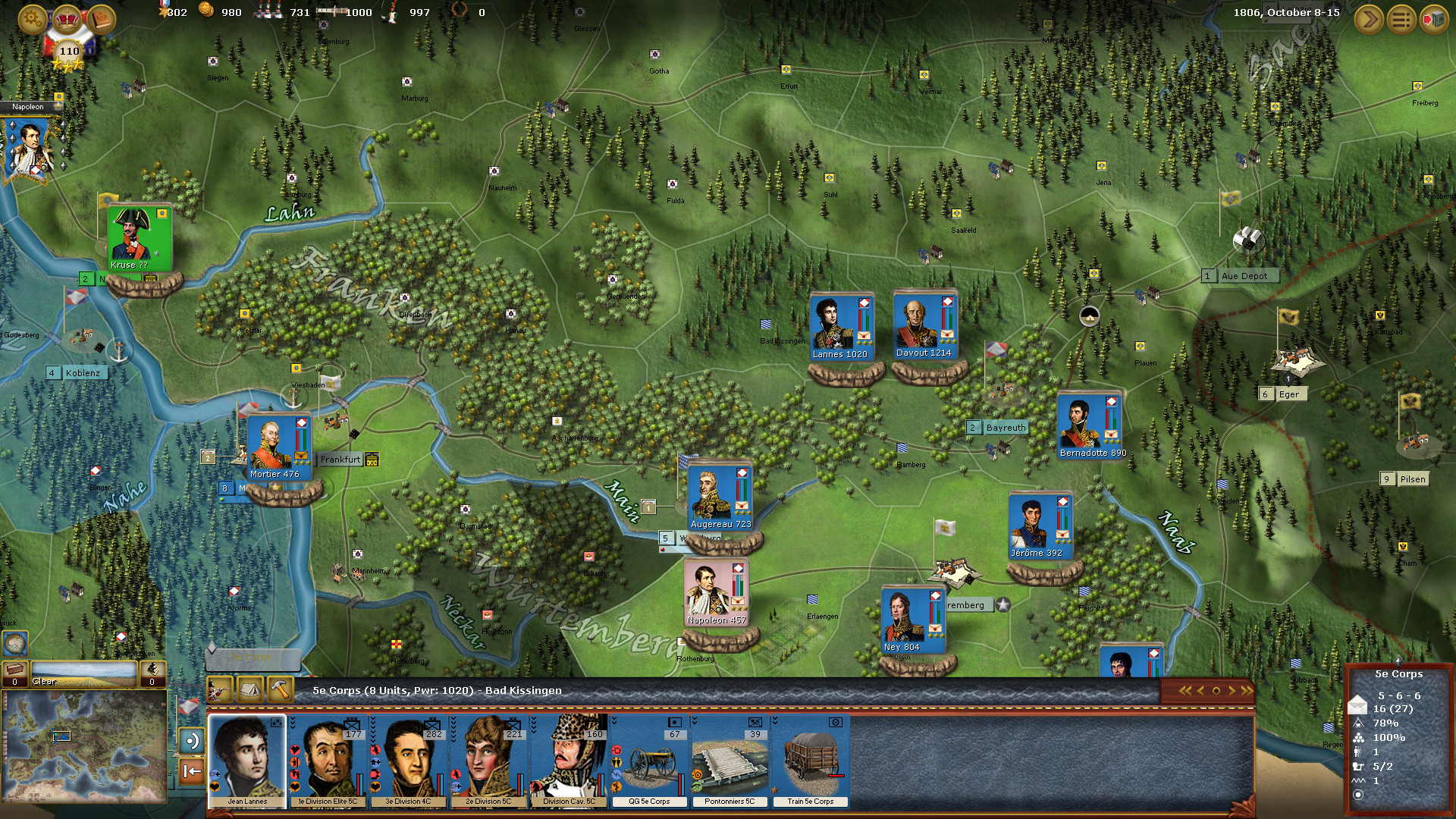
Task: Click the 5e Corps header in bottom-right panel
Action: tap(1401, 673)
